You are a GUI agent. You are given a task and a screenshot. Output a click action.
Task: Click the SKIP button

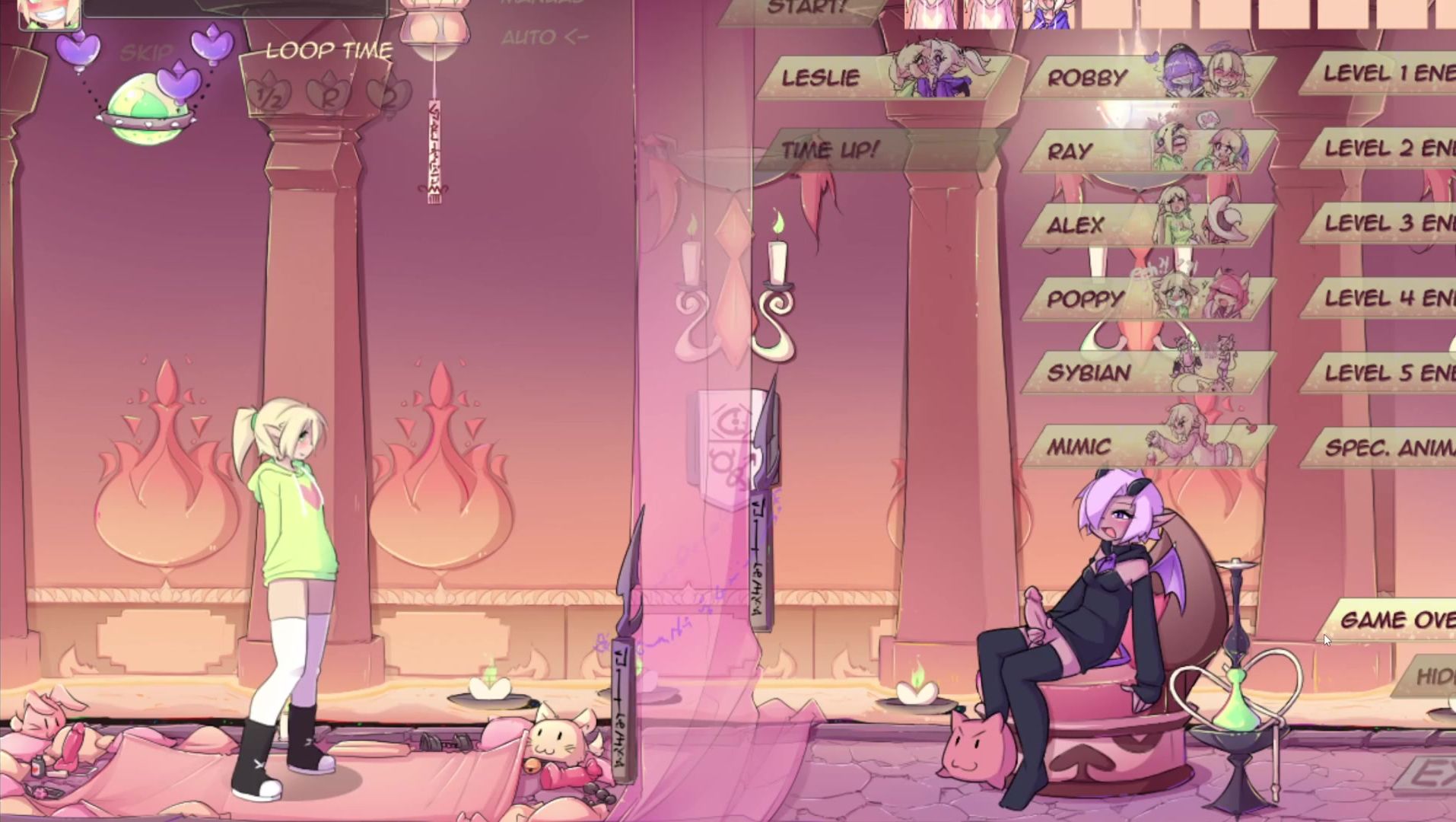point(146,53)
